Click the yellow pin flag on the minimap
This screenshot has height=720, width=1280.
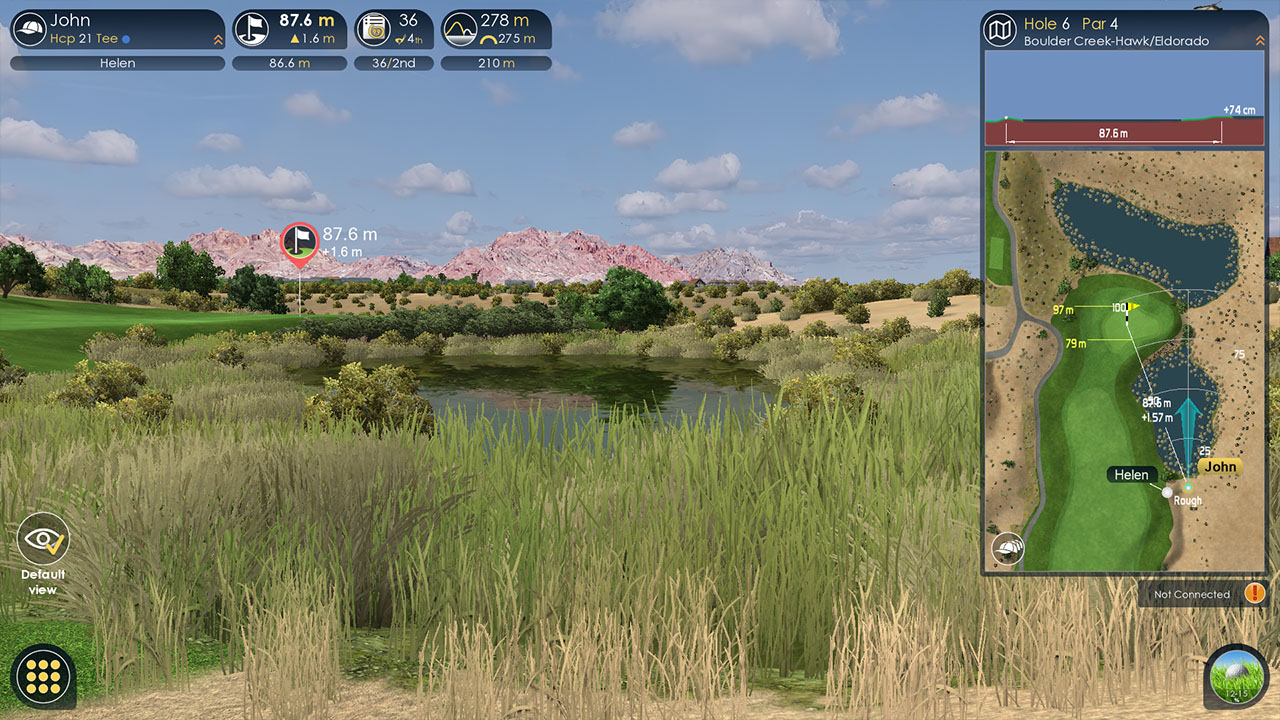[1133, 307]
